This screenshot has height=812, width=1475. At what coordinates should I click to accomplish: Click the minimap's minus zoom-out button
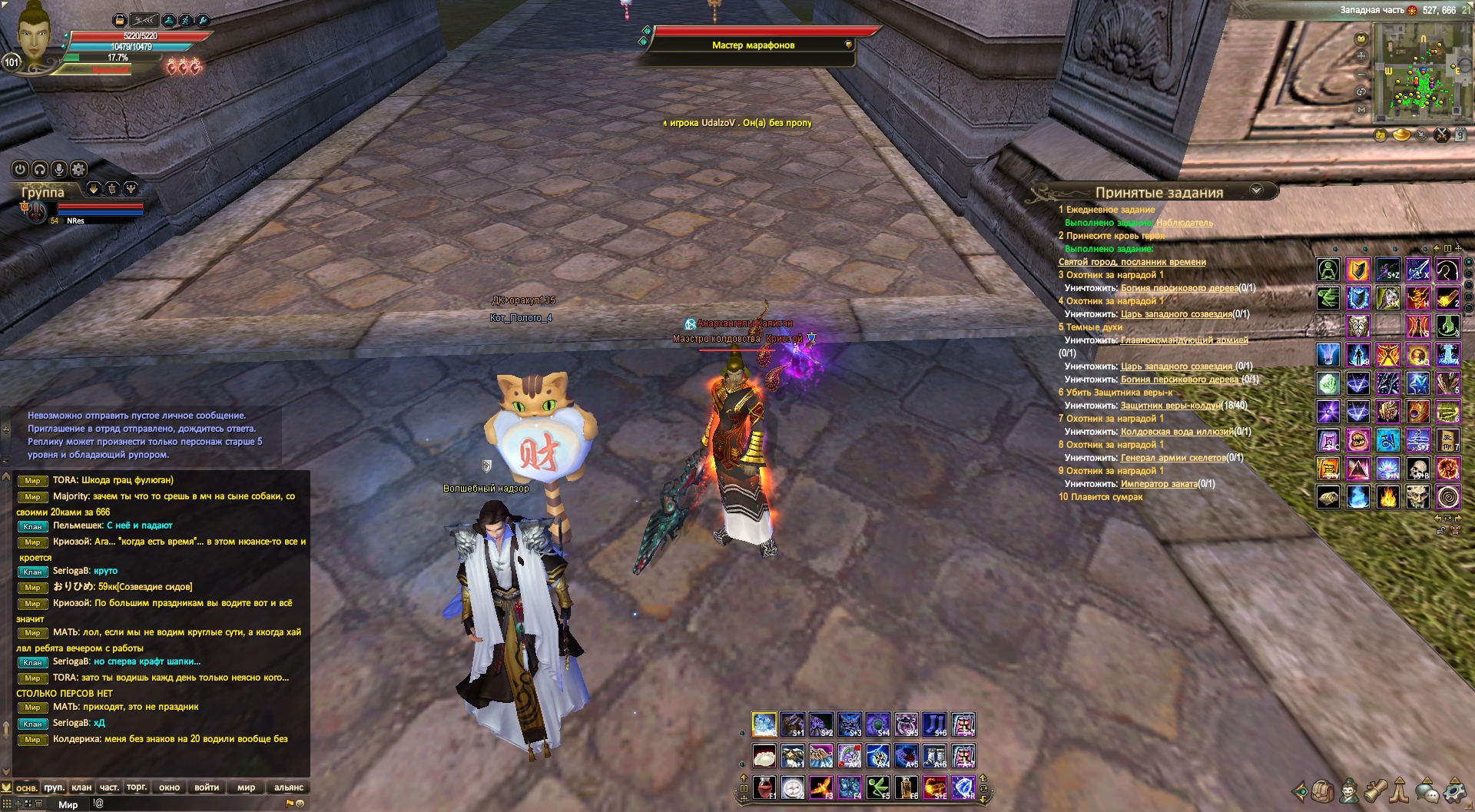pos(1361,75)
